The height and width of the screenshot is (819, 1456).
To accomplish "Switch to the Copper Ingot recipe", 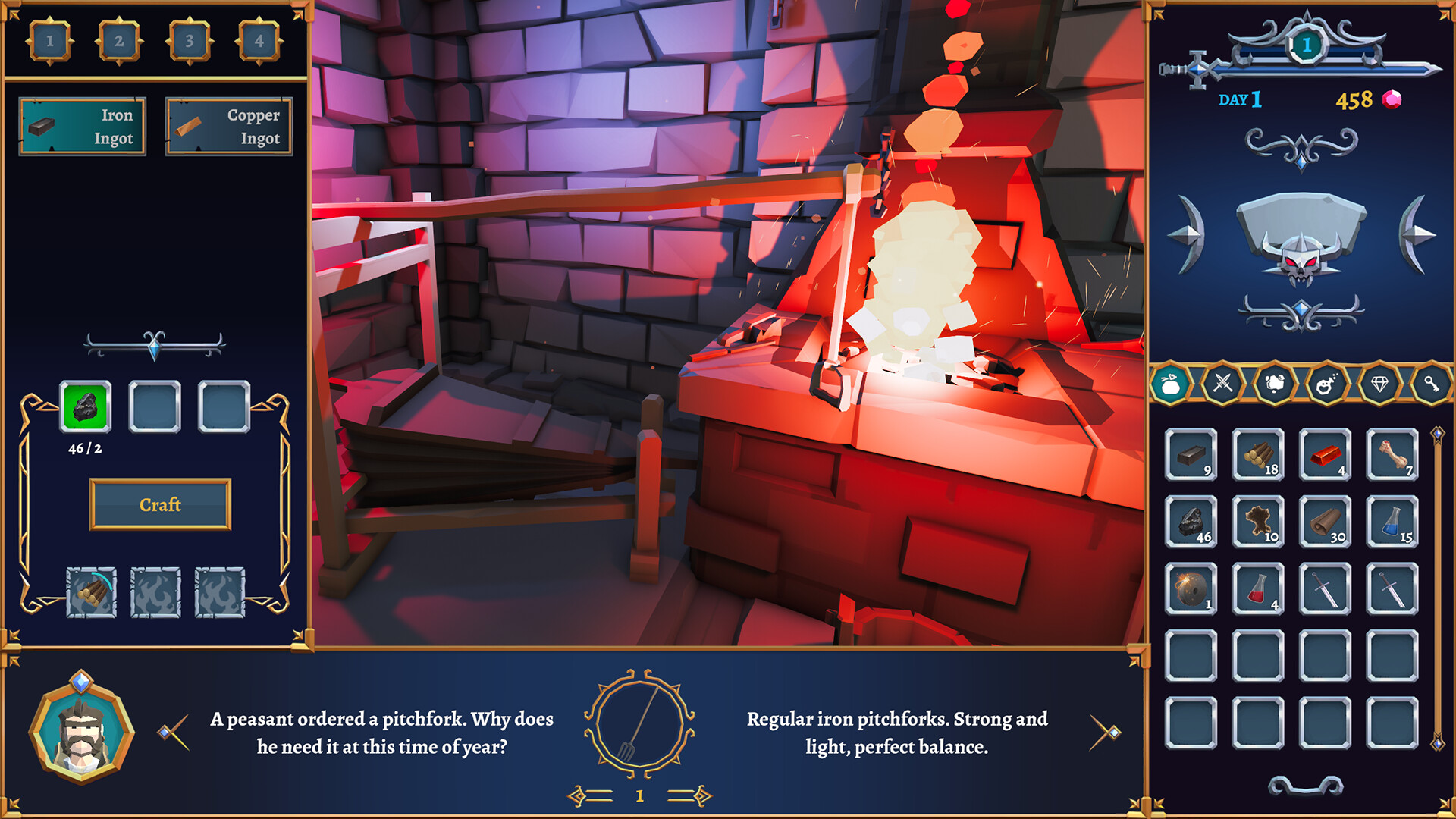I will pos(228,126).
